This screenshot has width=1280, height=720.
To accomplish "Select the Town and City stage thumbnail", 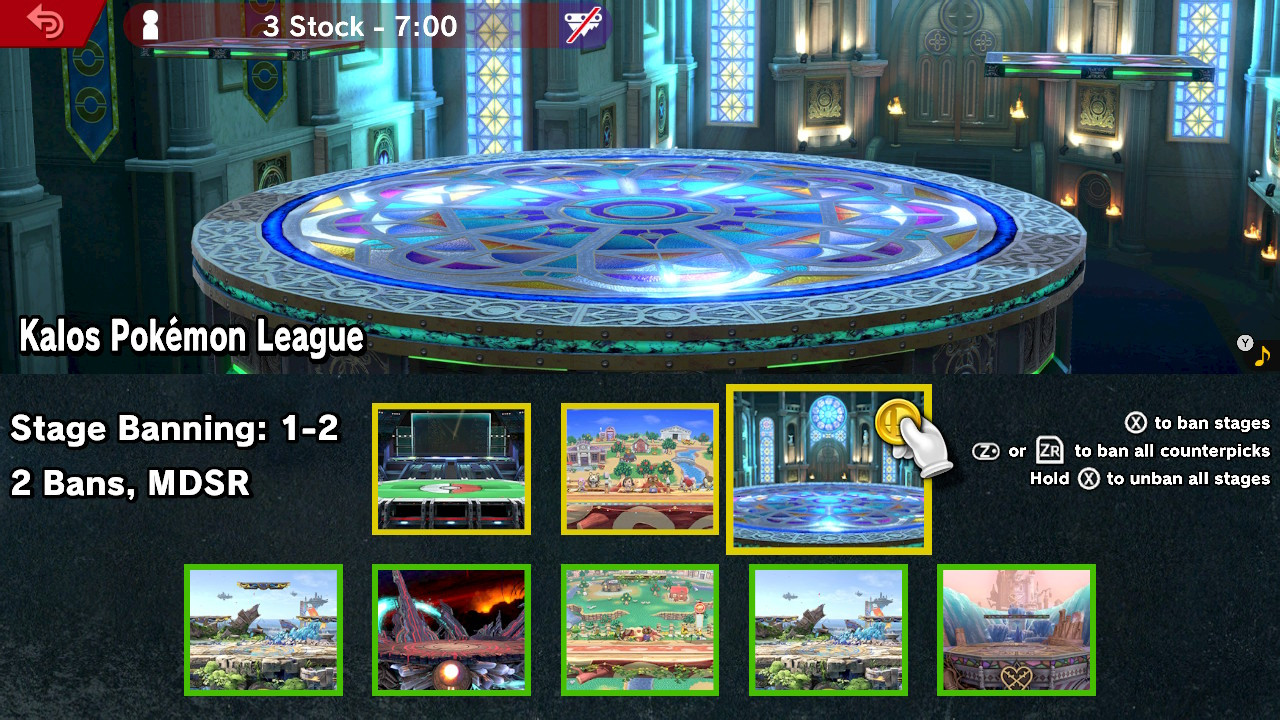I will pos(639,468).
